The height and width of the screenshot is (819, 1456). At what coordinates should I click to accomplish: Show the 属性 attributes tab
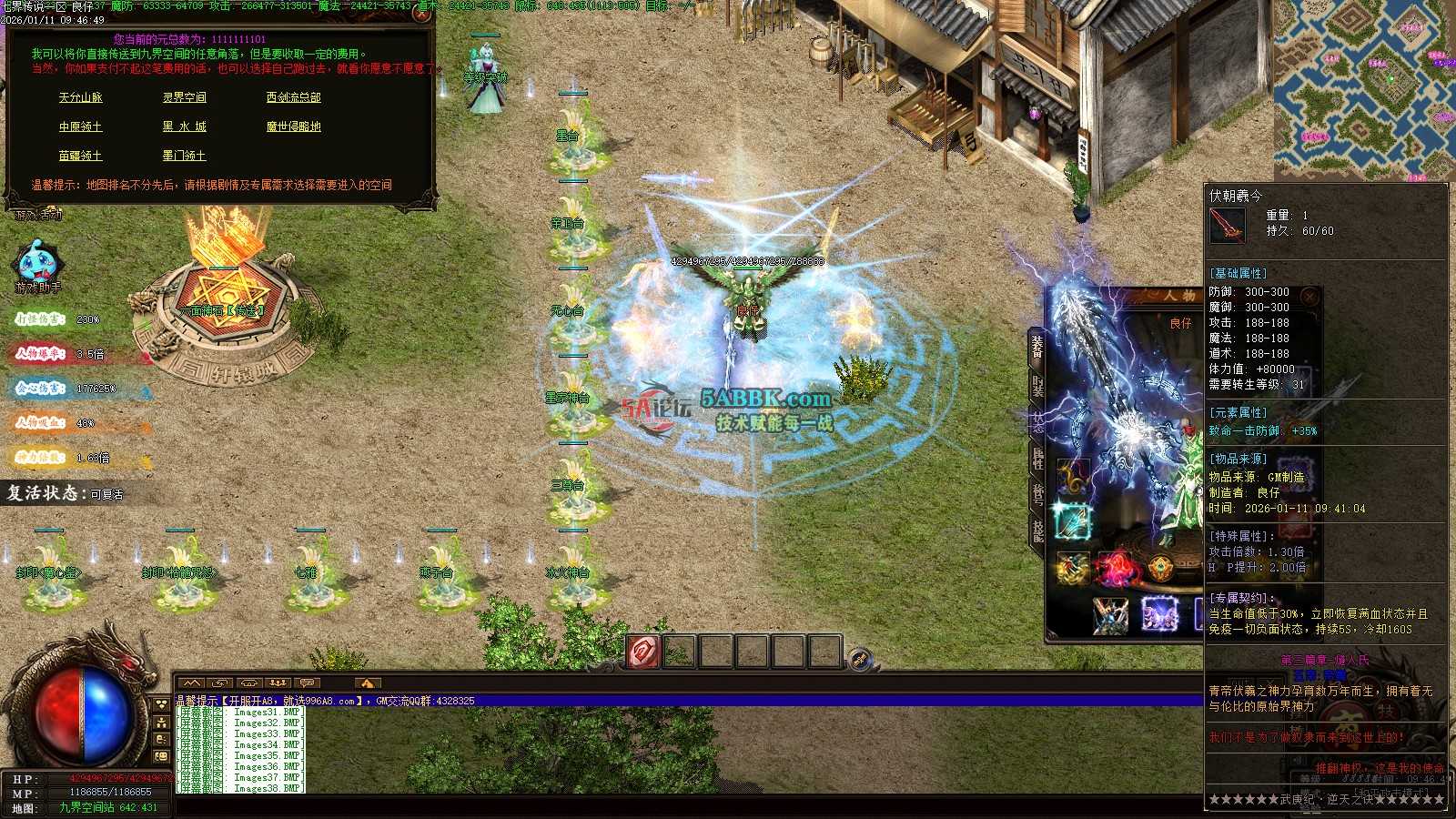click(1037, 458)
